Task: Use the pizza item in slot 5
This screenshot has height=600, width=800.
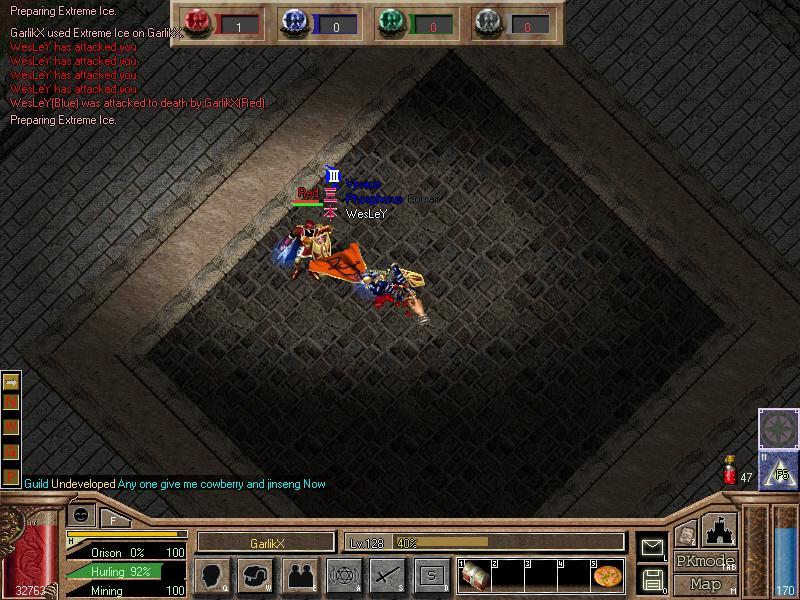Action: click(x=607, y=576)
